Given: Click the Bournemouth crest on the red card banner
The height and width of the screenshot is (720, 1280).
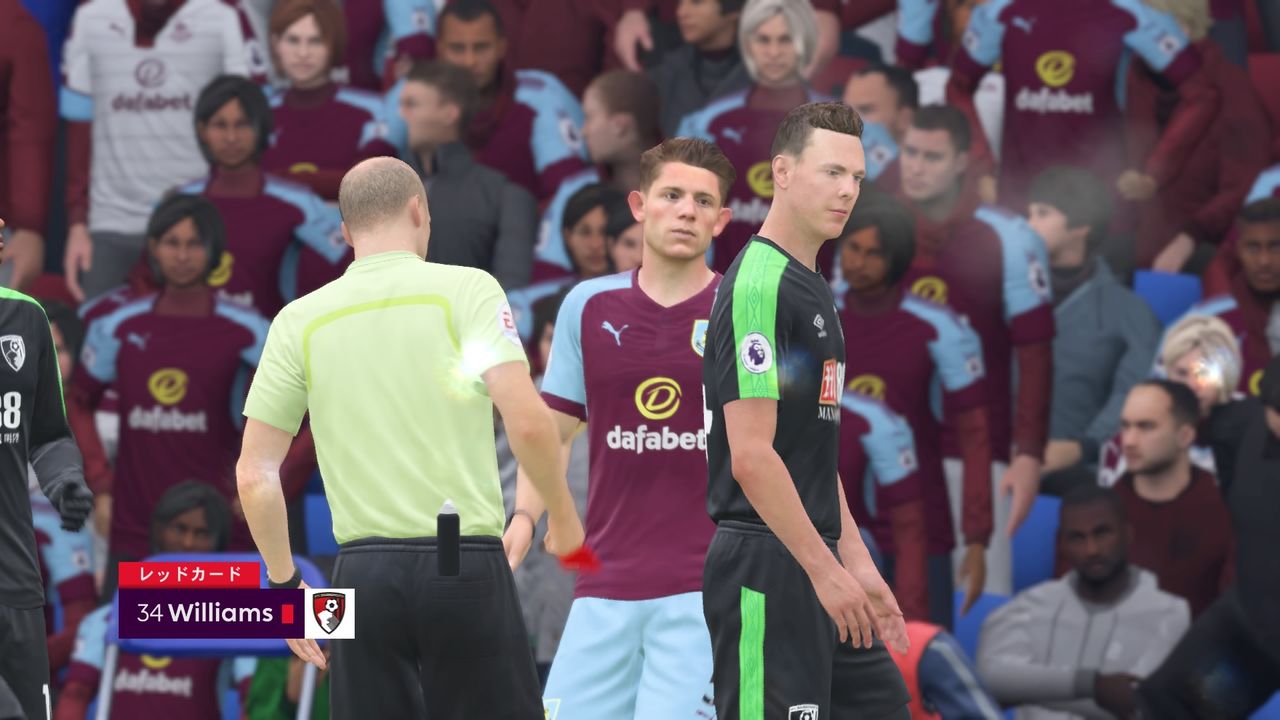Looking at the screenshot, I should point(330,614).
